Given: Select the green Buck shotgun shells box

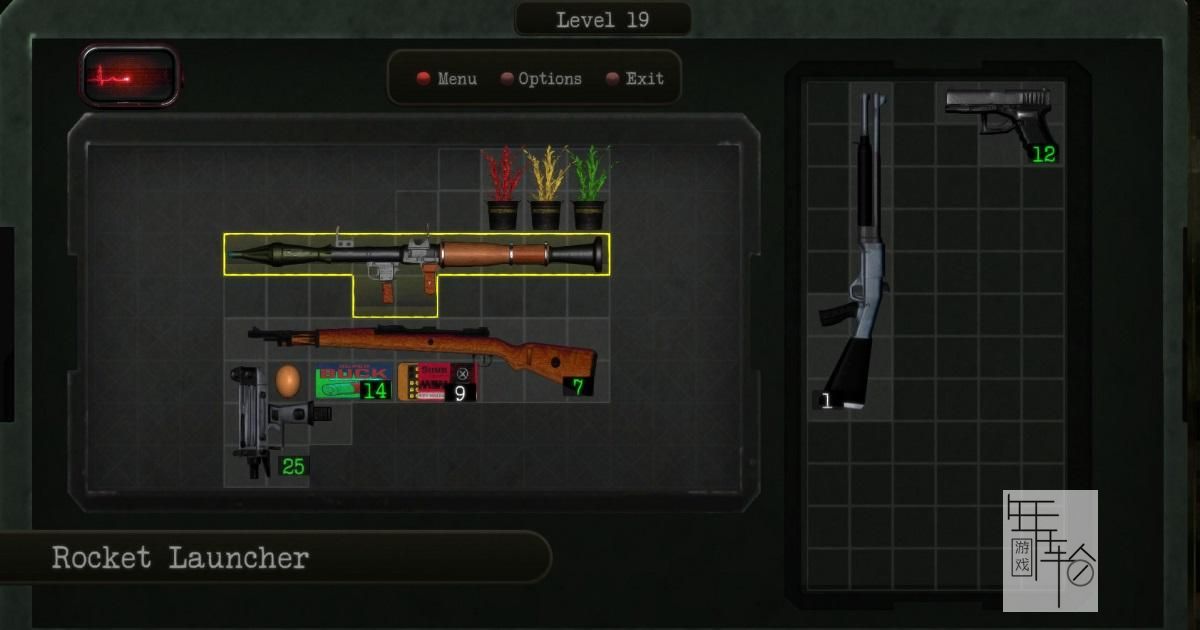Looking at the screenshot, I should click(350, 381).
